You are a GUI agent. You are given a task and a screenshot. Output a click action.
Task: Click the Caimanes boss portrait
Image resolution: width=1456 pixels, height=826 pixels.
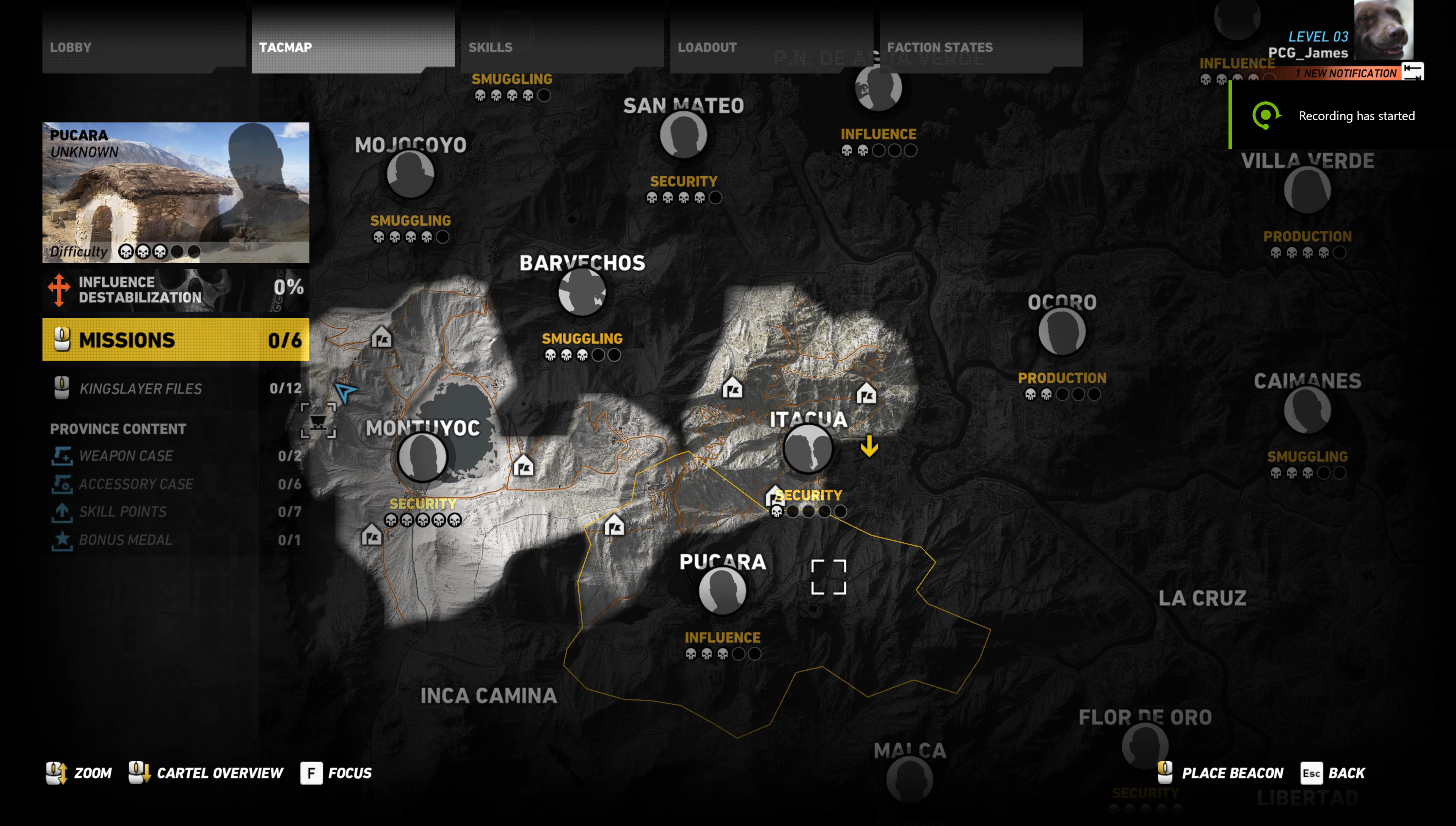tap(1307, 410)
